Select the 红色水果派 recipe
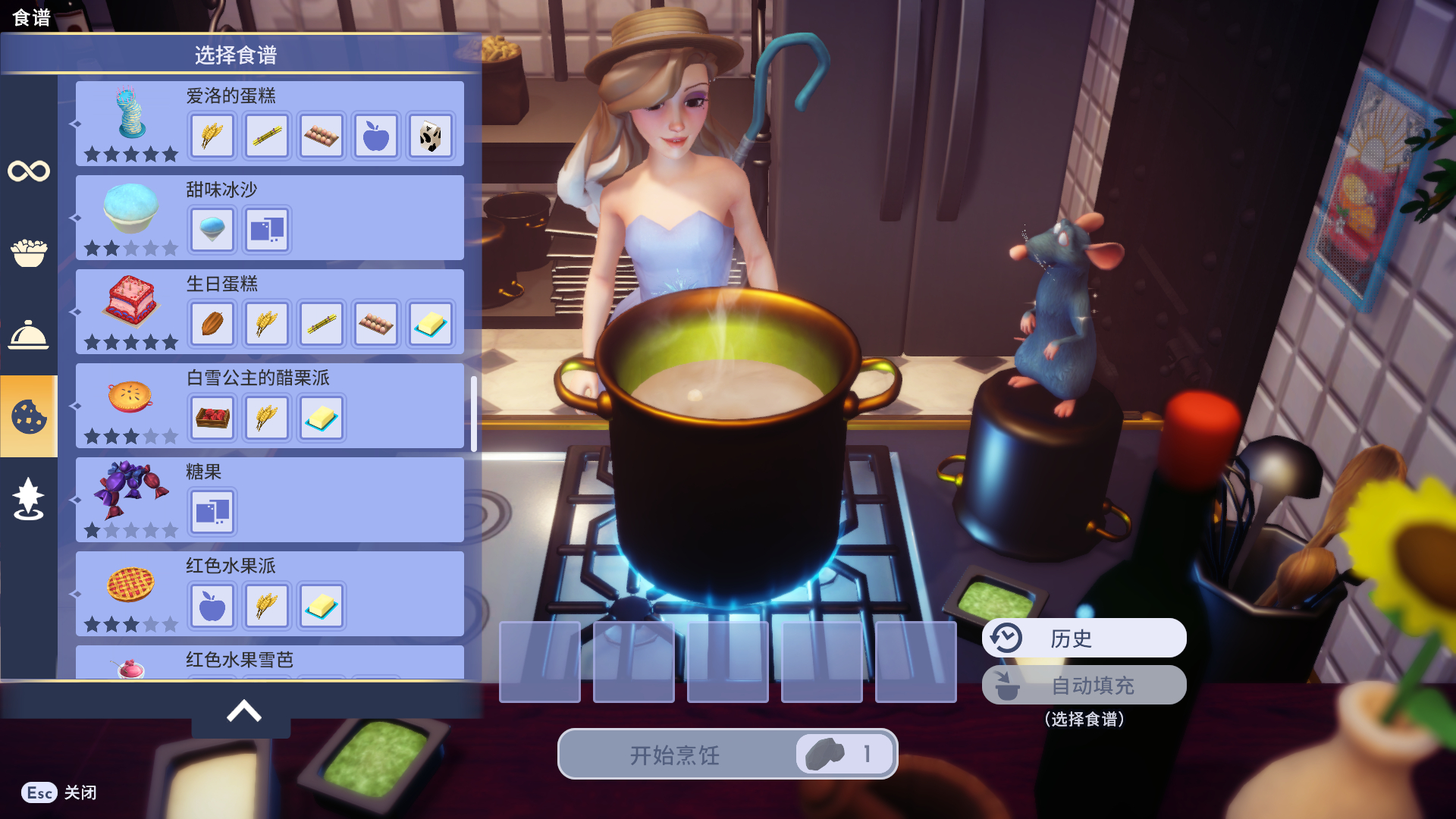Screen dimensions: 1456x819 click(269, 594)
